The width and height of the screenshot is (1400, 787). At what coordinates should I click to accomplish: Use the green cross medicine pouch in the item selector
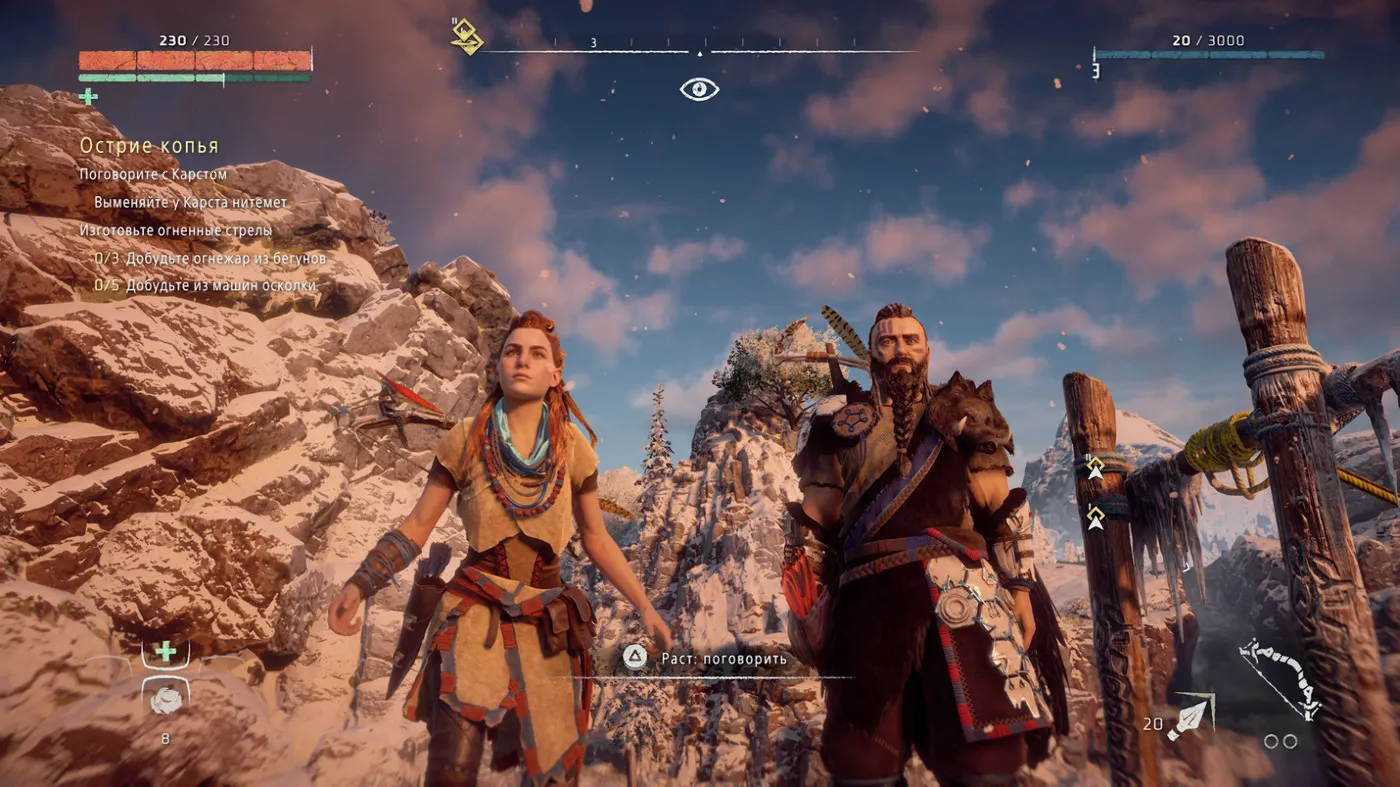pos(165,652)
